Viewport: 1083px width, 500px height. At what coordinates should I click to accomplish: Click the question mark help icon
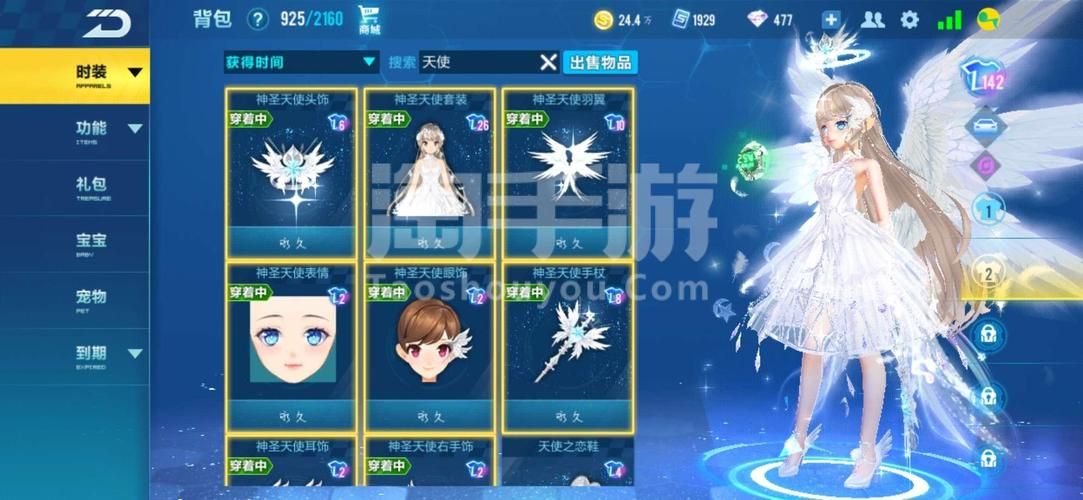[x=258, y=19]
